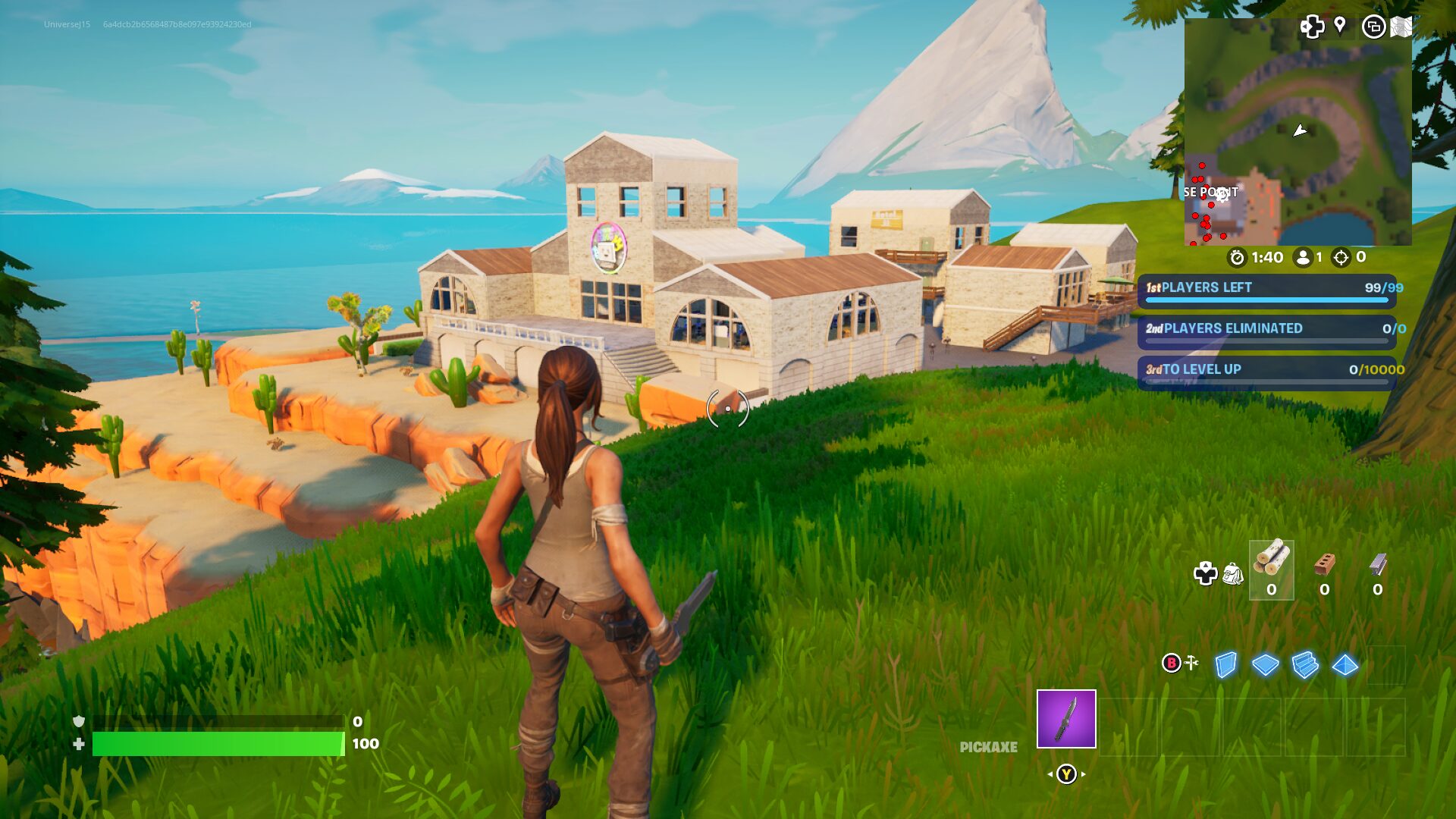Toggle the wall build piece

coord(1225,664)
